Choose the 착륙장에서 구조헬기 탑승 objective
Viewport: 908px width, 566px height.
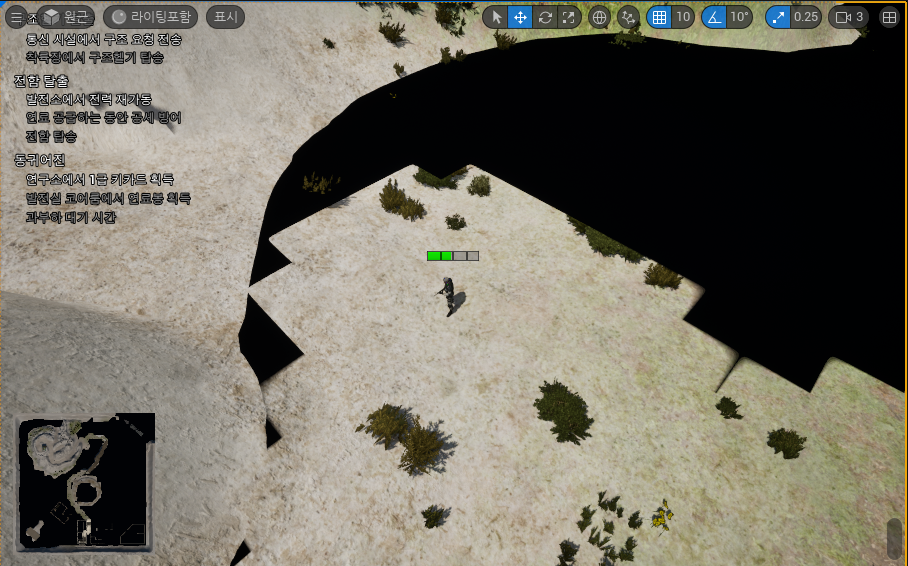point(95,57)
